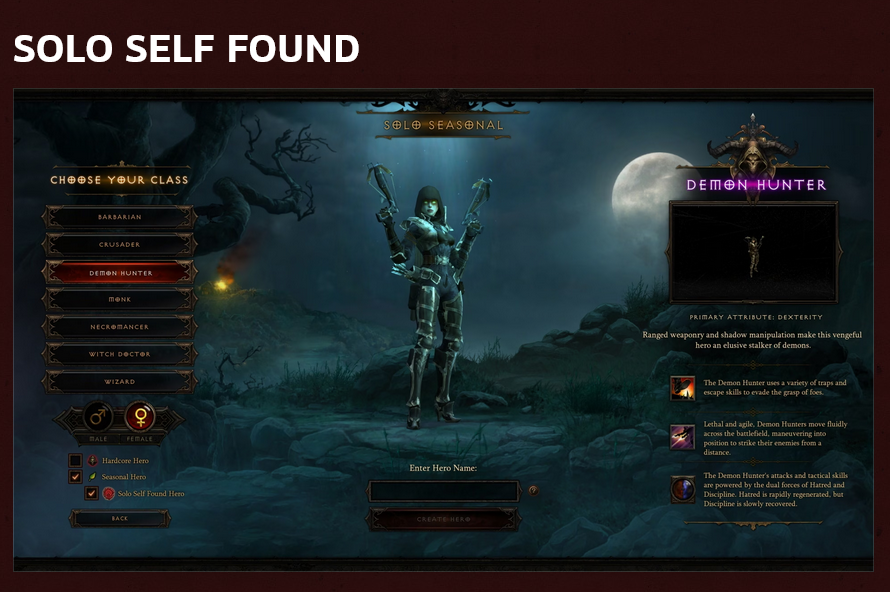Pick the Demon Hunter class

tap(120, 272)
